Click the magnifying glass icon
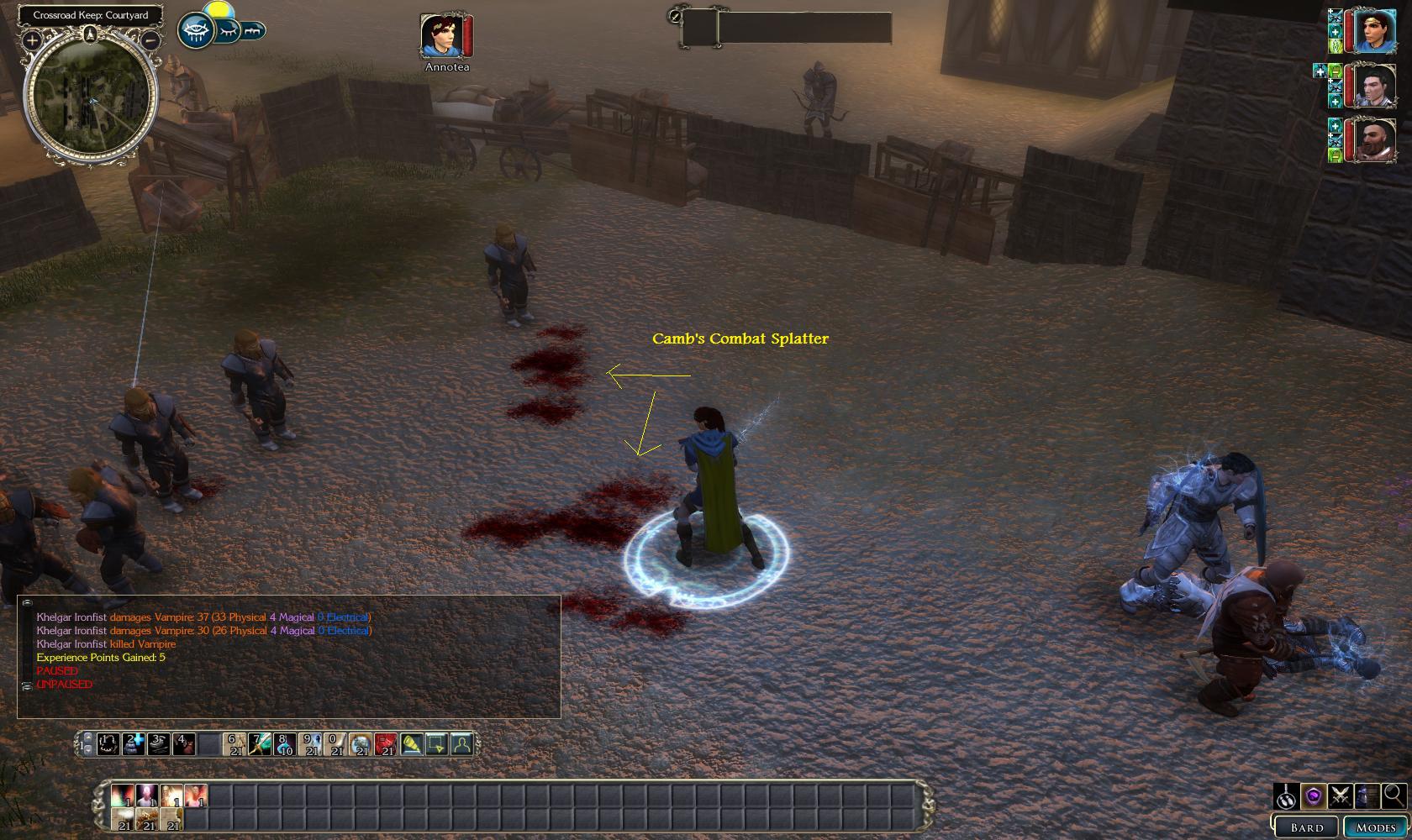This screenshot has height=840, width=1412. [1394, 795]
